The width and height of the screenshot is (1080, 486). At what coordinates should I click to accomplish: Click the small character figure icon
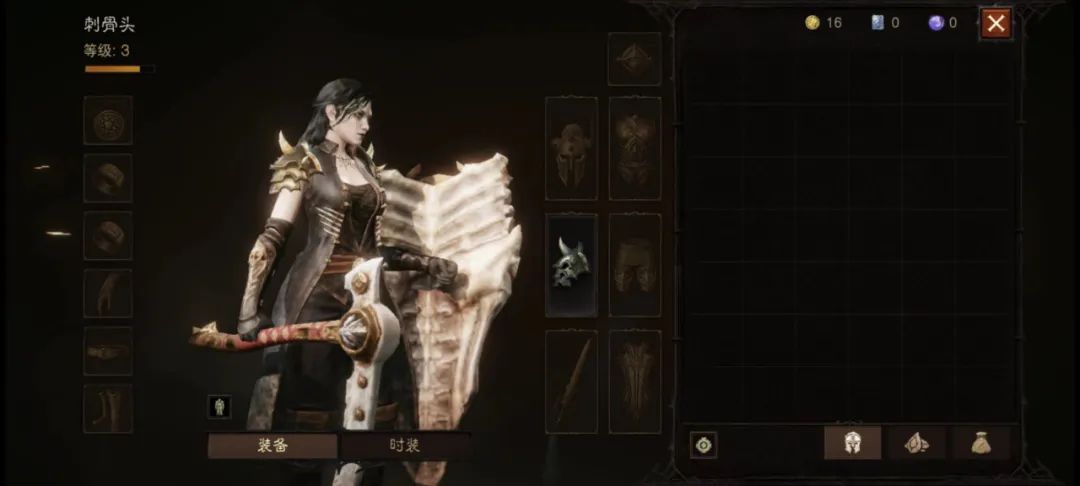[219, 406]
